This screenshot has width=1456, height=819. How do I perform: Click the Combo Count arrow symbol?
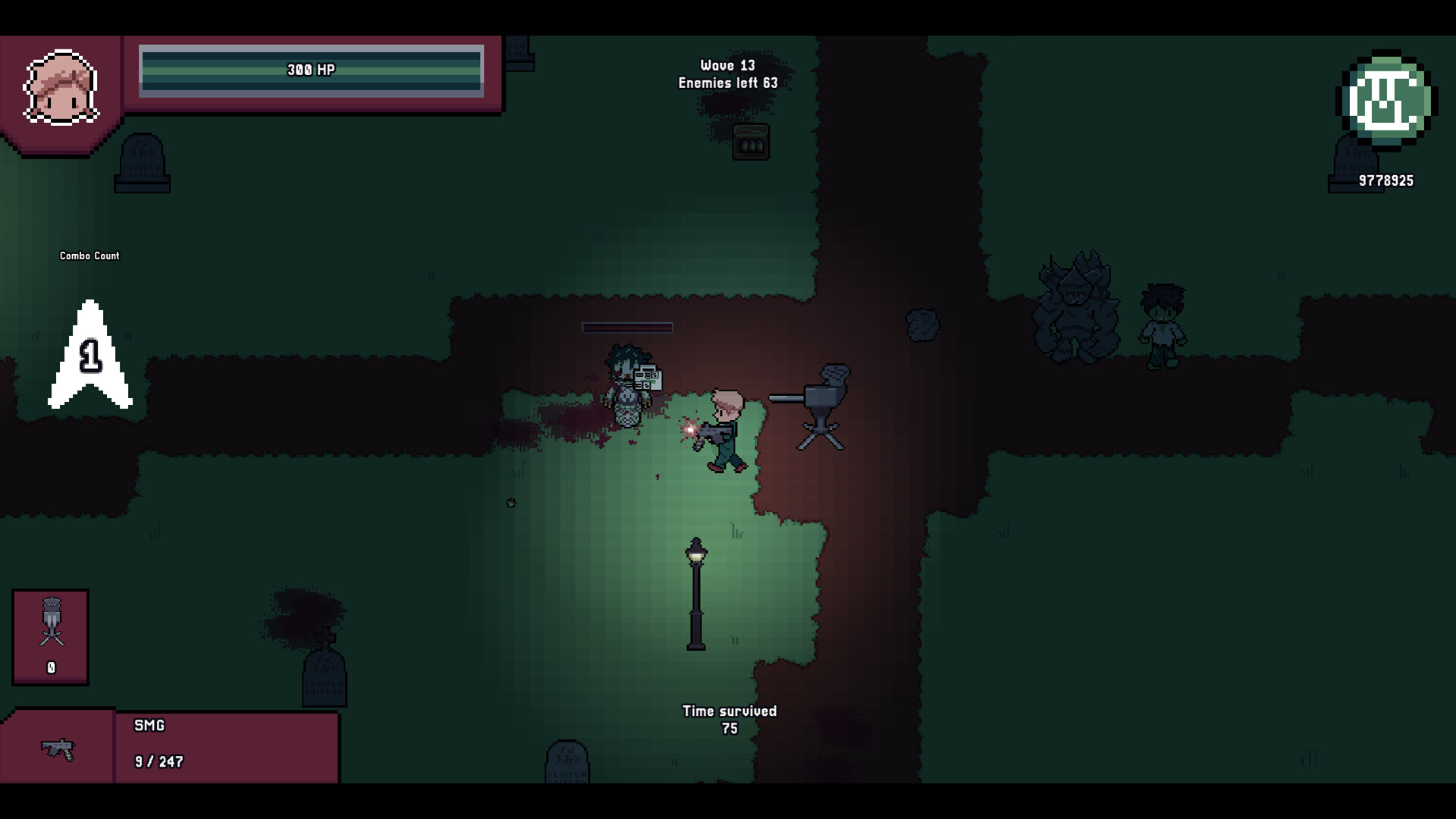[91, 356]
